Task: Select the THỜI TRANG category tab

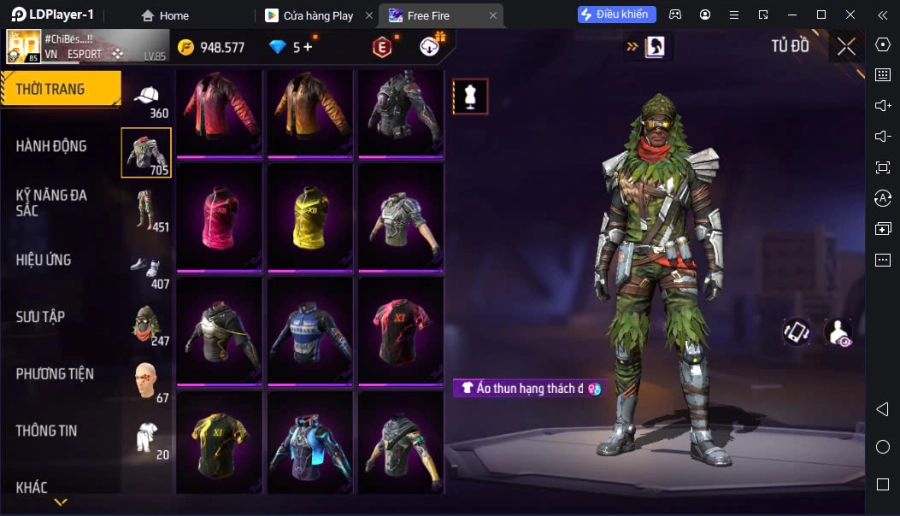Action: point(60,89)
